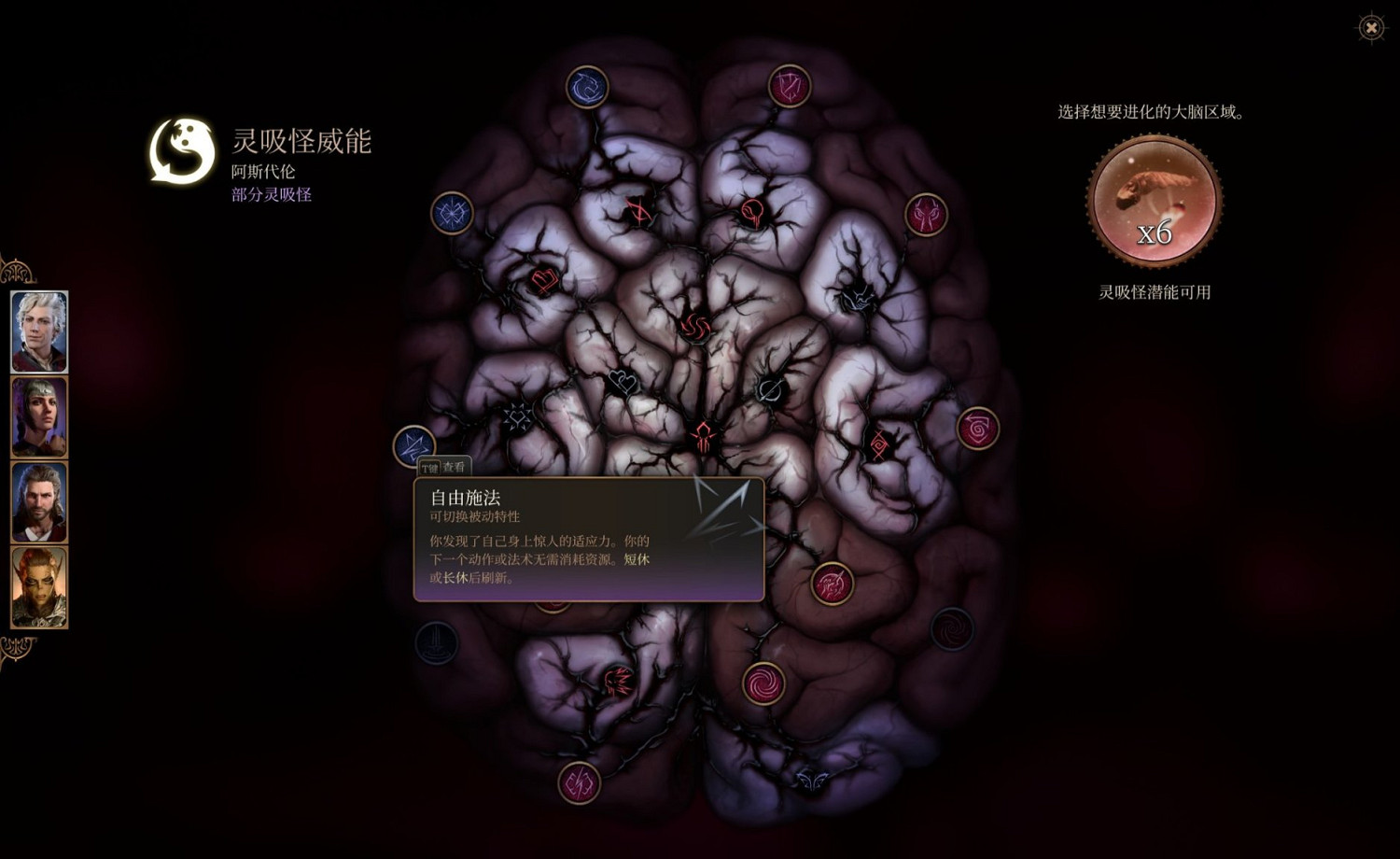This screenshot has height=859, width=1400.
Task: Toggle the blue winged node above the tooltip
Action: pyautogui.click(x=413, y=445)
